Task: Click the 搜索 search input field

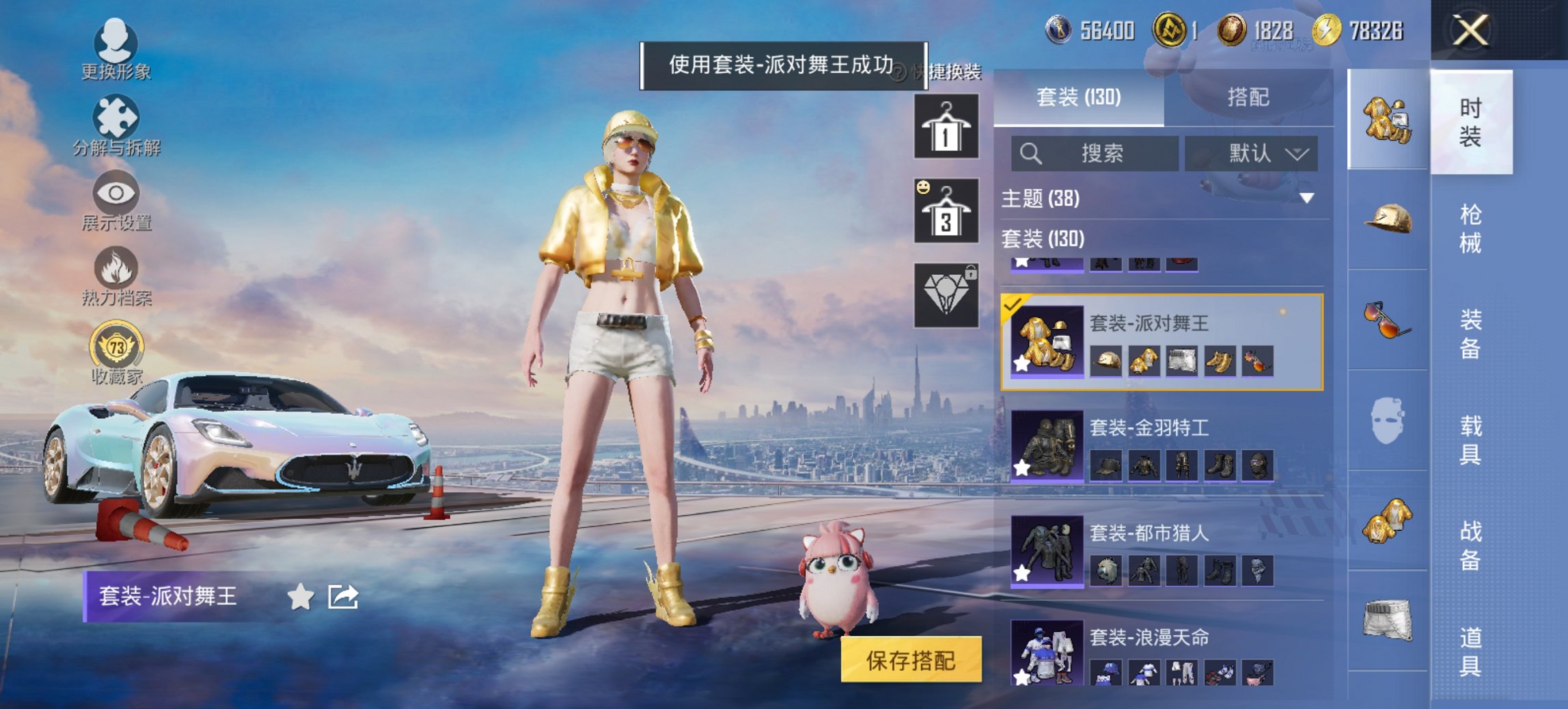Action: tap(1093, 154)
